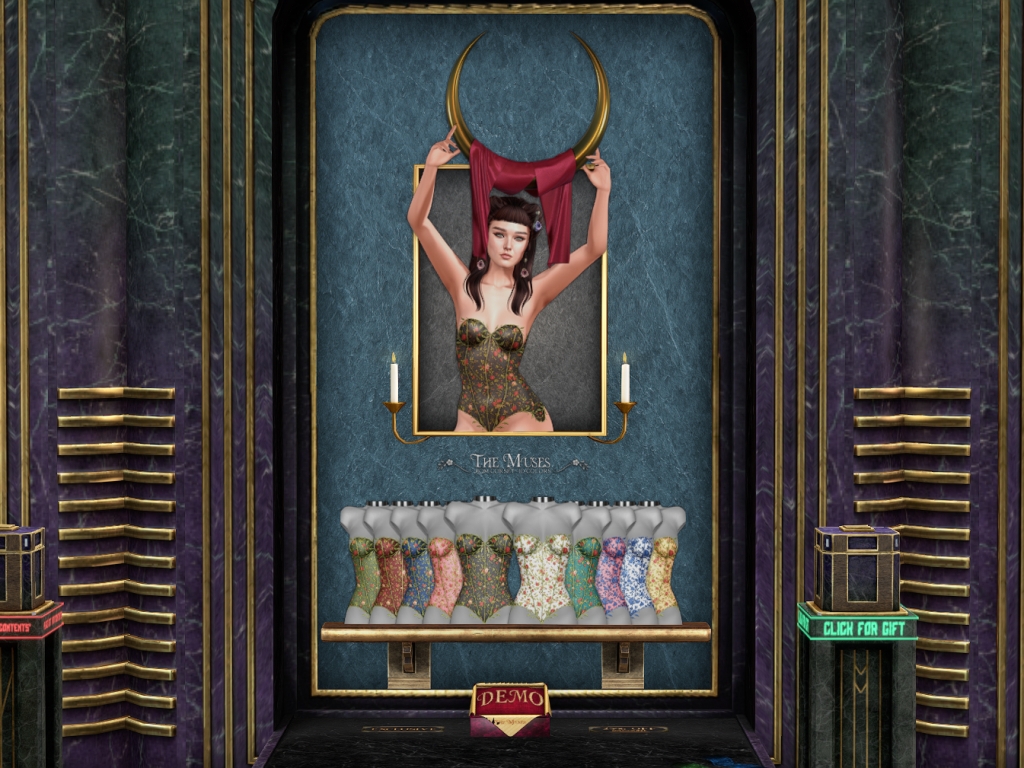This screenshot has width=1024, height=768.
Task: Select the yellow floral corset
Action: coord(662,573)
